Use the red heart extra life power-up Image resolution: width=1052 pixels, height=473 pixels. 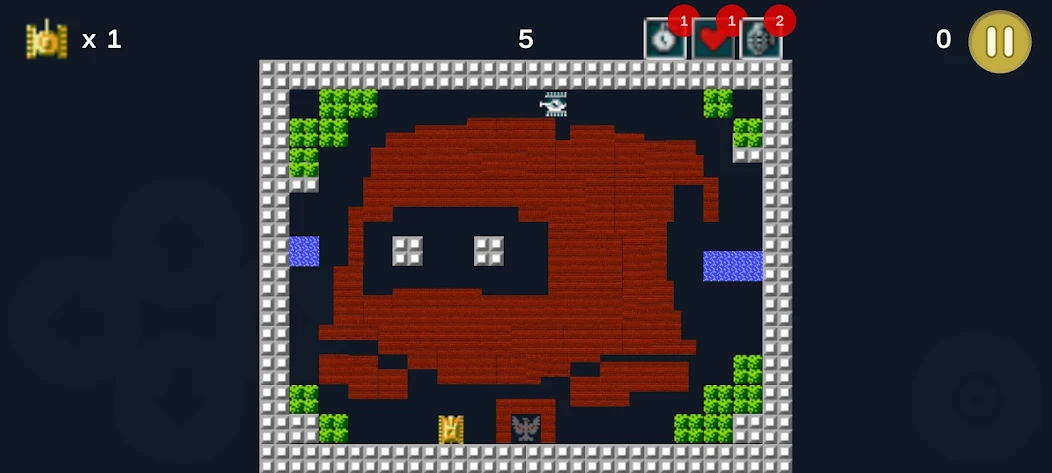[x=711, y=40]
